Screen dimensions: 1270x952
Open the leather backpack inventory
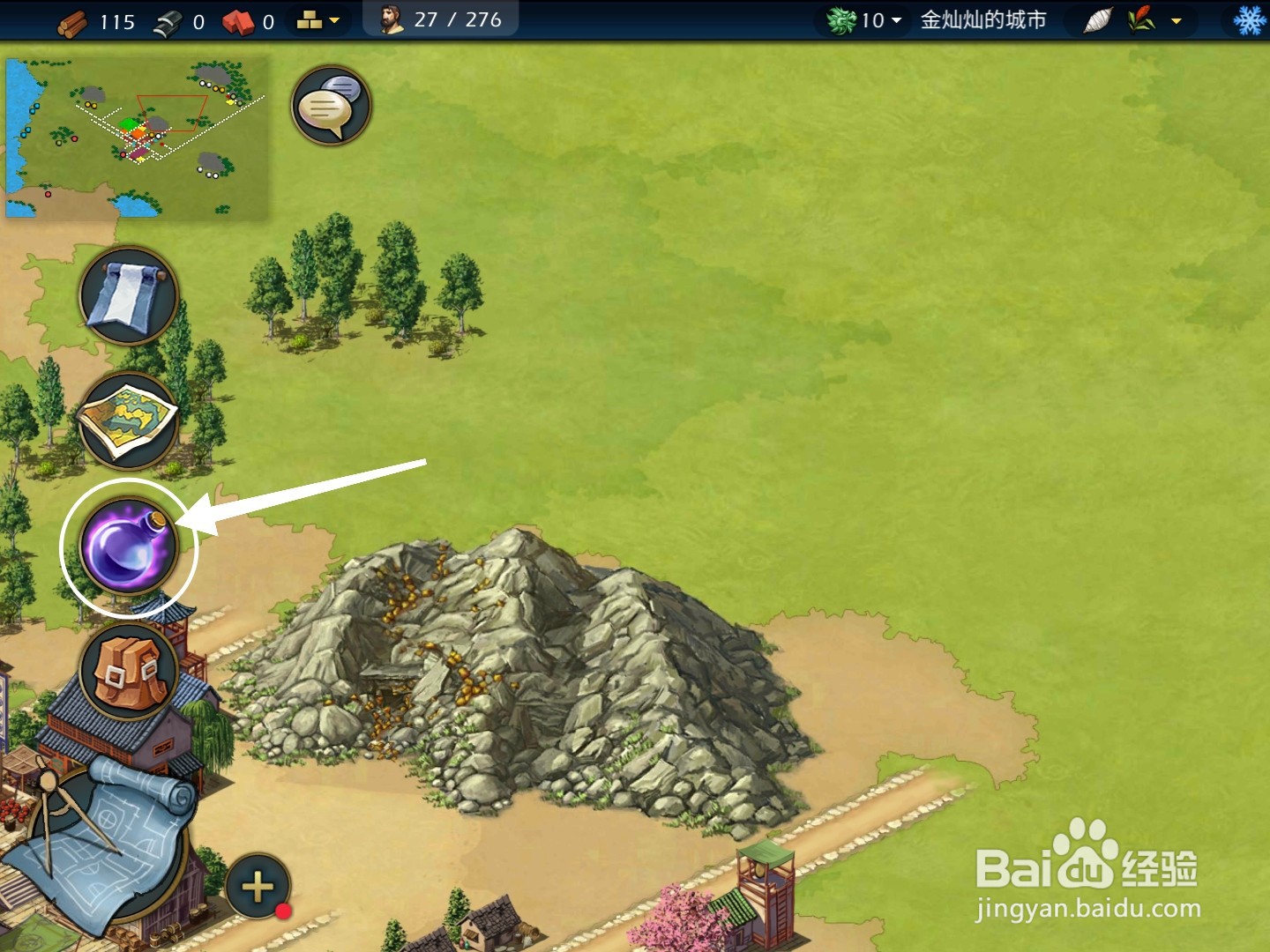click(x=129, y=672)
